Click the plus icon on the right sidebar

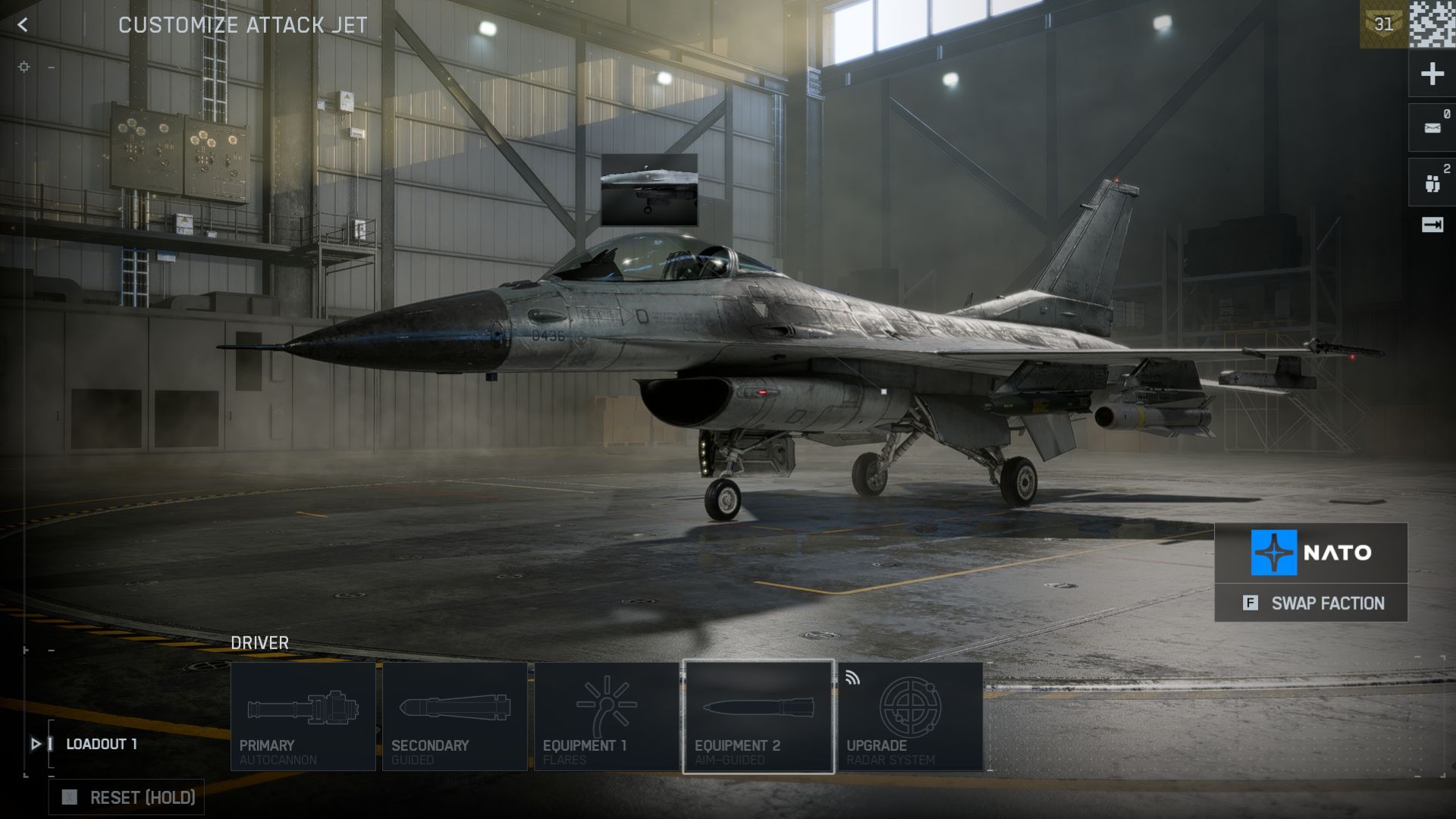pyautogui.click(x=1432, y=74)
